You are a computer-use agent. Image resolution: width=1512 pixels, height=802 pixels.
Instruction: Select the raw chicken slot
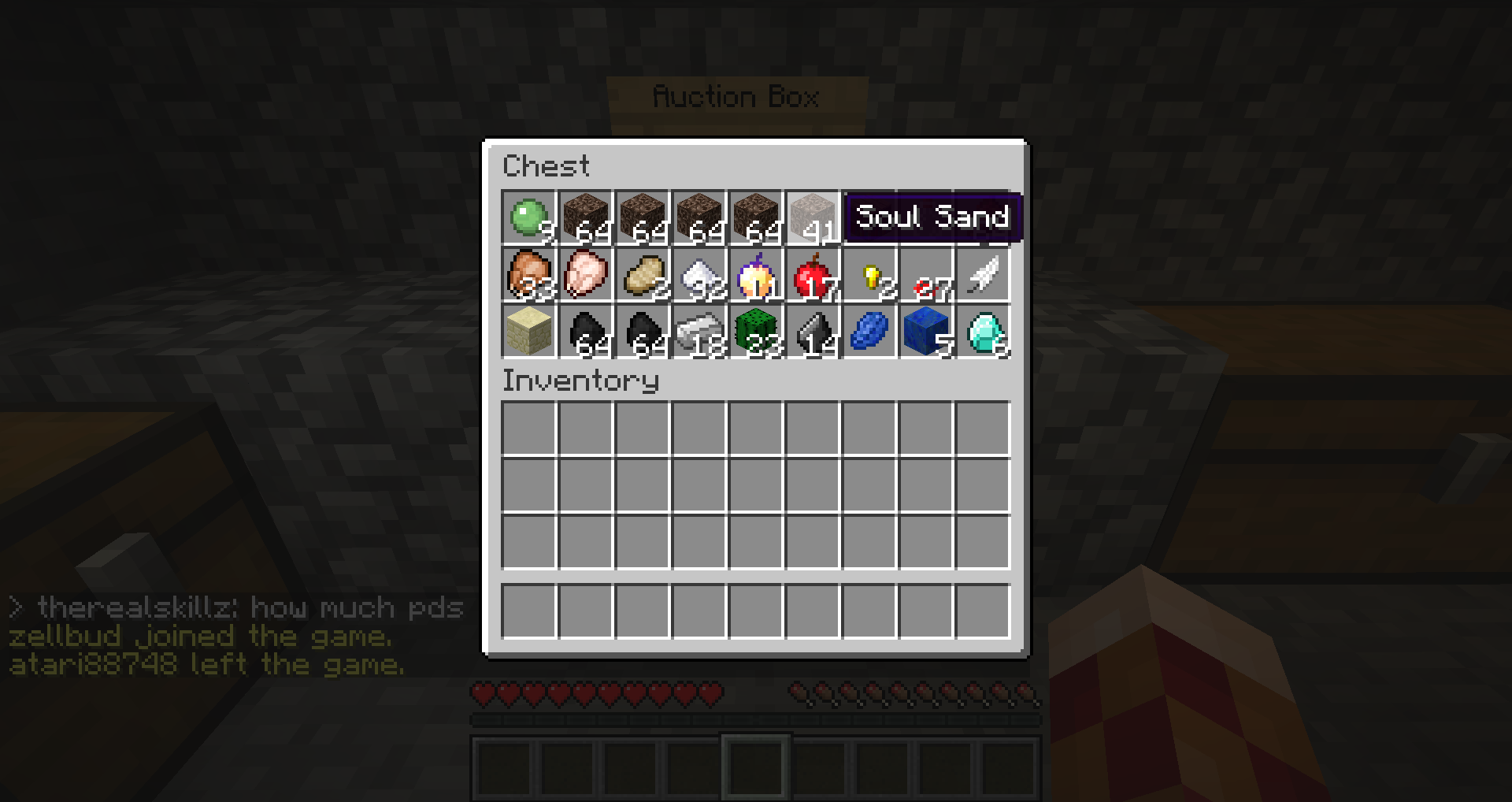click(585, 274)
